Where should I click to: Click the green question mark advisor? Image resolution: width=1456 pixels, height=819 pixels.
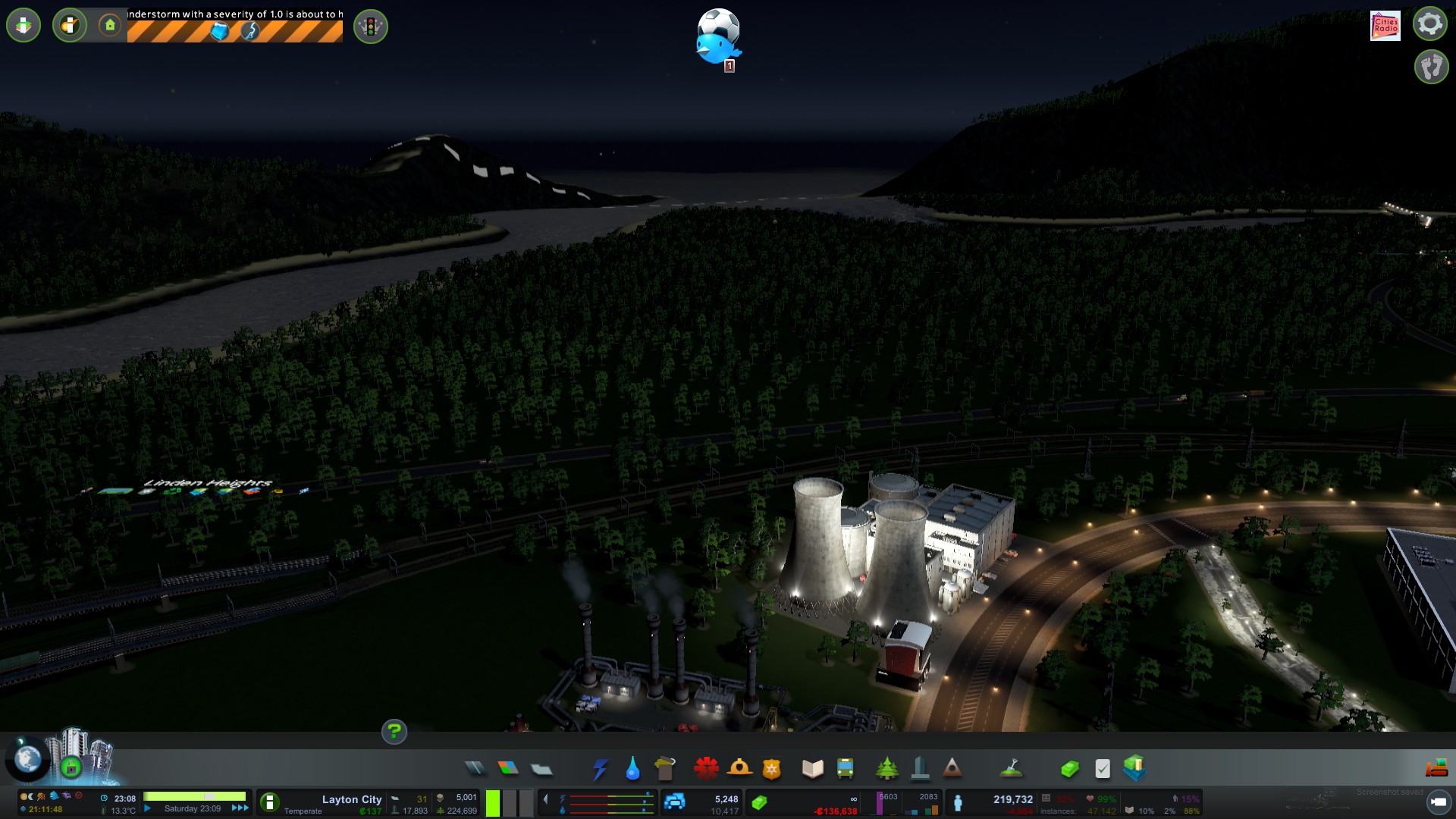(x=394, y=732)
